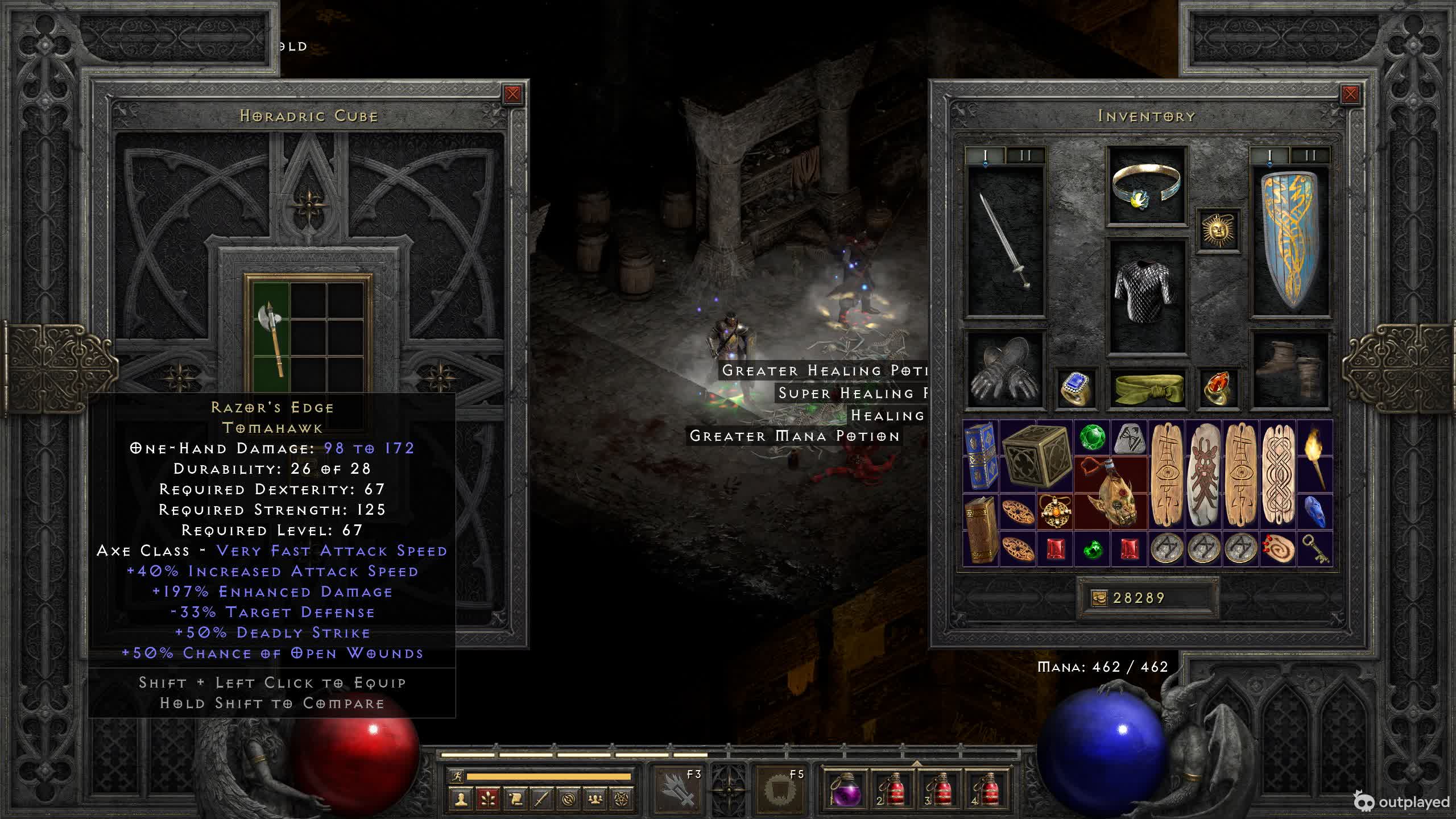The height and width of the screenshot is (819, 1456).
Task: Click the equipped leather boots
Action: click(x=1290, y=370)
